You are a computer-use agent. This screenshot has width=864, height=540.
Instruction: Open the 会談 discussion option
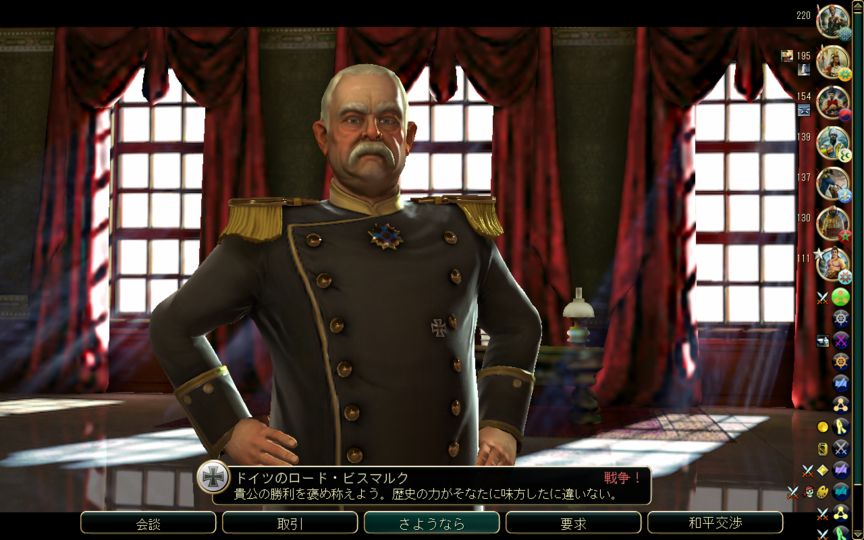point(148,523)
